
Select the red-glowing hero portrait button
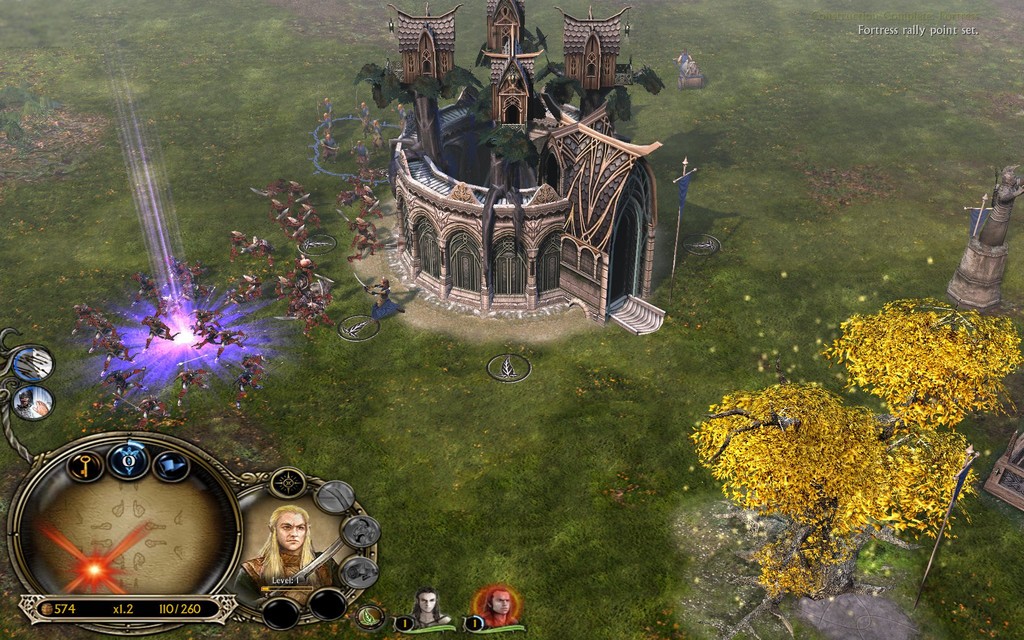click(x=496, y=606)
